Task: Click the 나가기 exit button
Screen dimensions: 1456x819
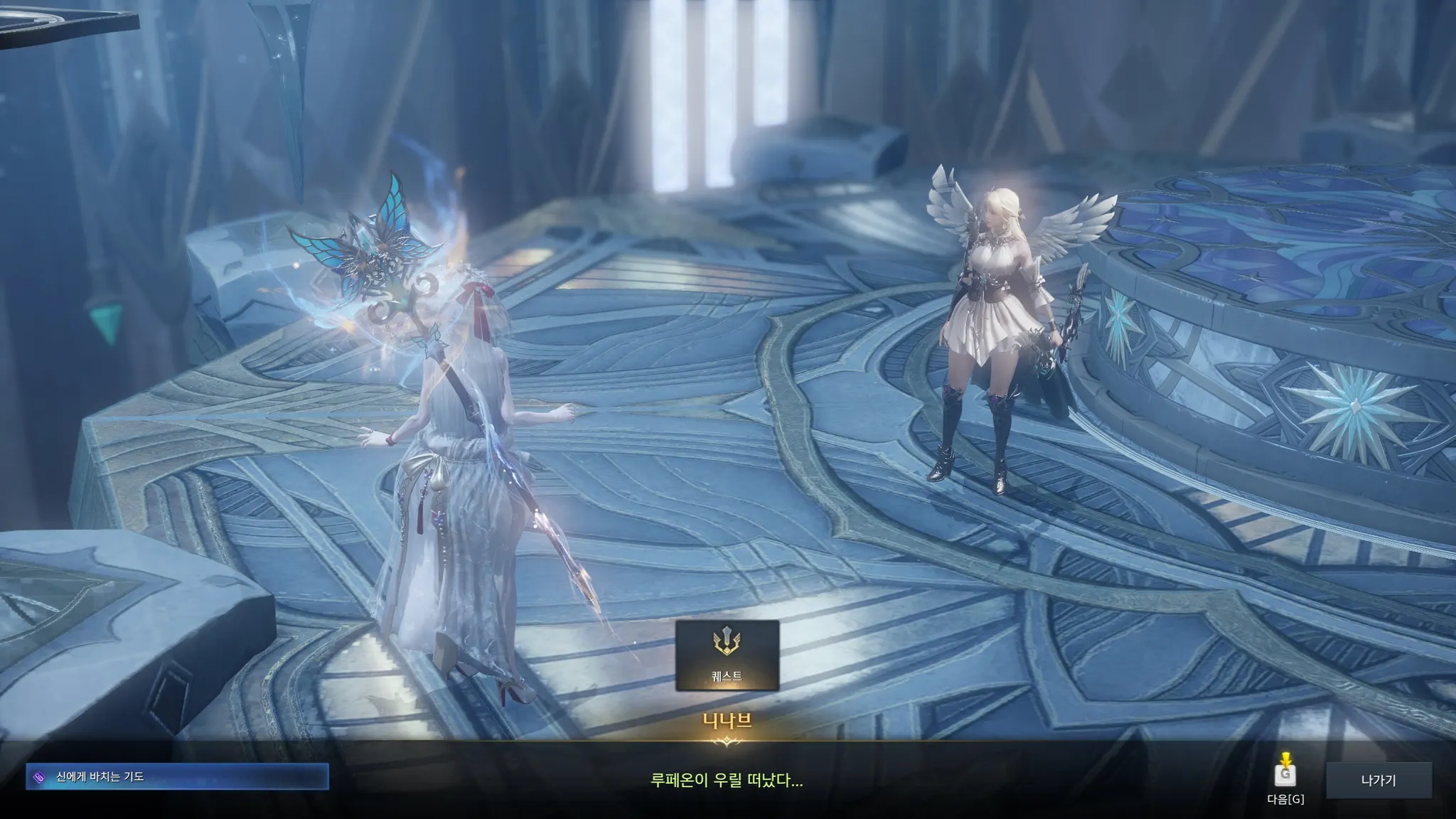Action: pyautogui.click(x=1378, y=781)
